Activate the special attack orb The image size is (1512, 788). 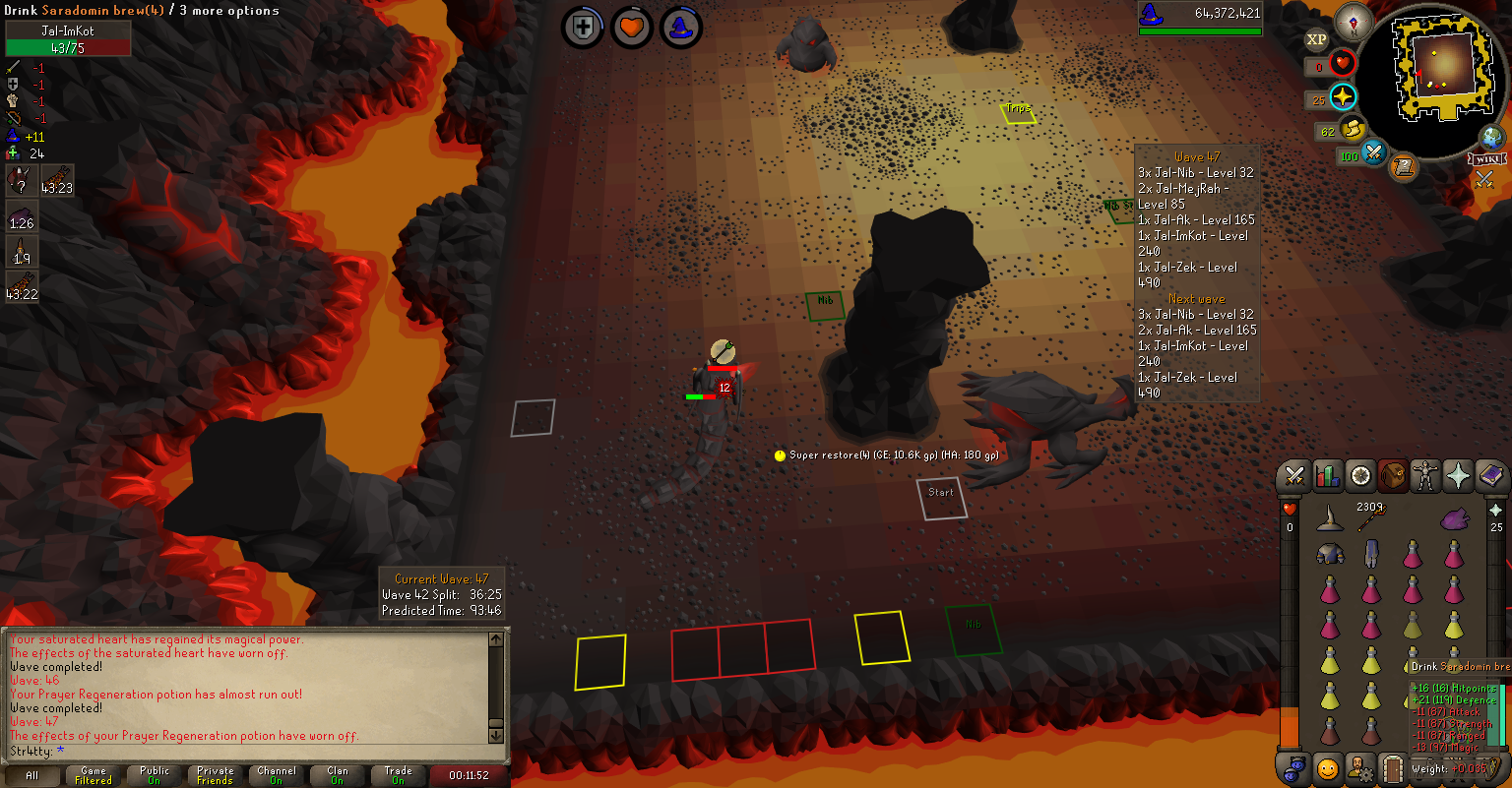click(x=1373, y=154)
